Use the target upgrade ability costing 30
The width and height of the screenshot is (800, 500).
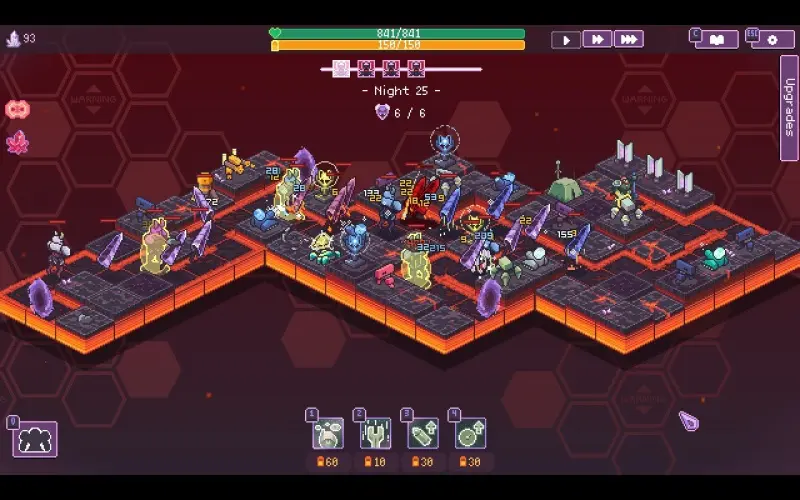470,433
